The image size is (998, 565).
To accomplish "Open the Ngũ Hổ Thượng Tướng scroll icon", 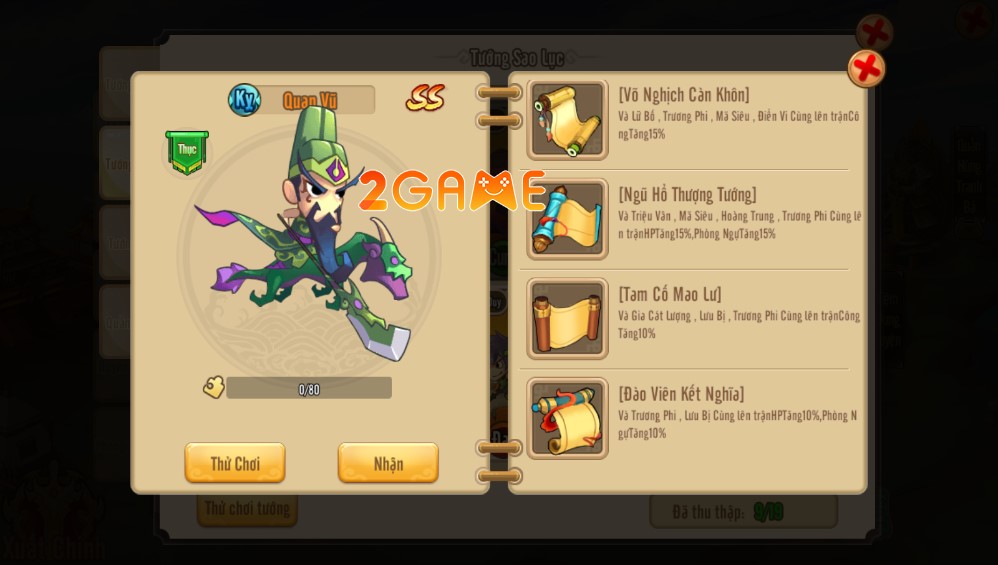I will pos(567,219).
